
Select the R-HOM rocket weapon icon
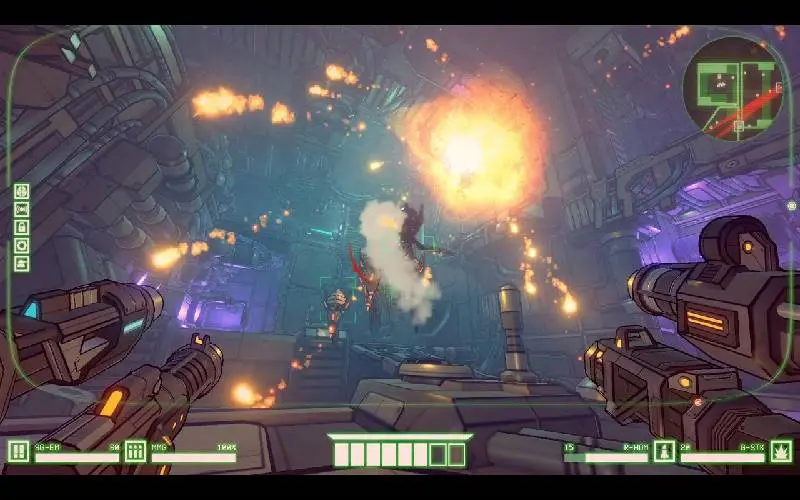point(664,452)
